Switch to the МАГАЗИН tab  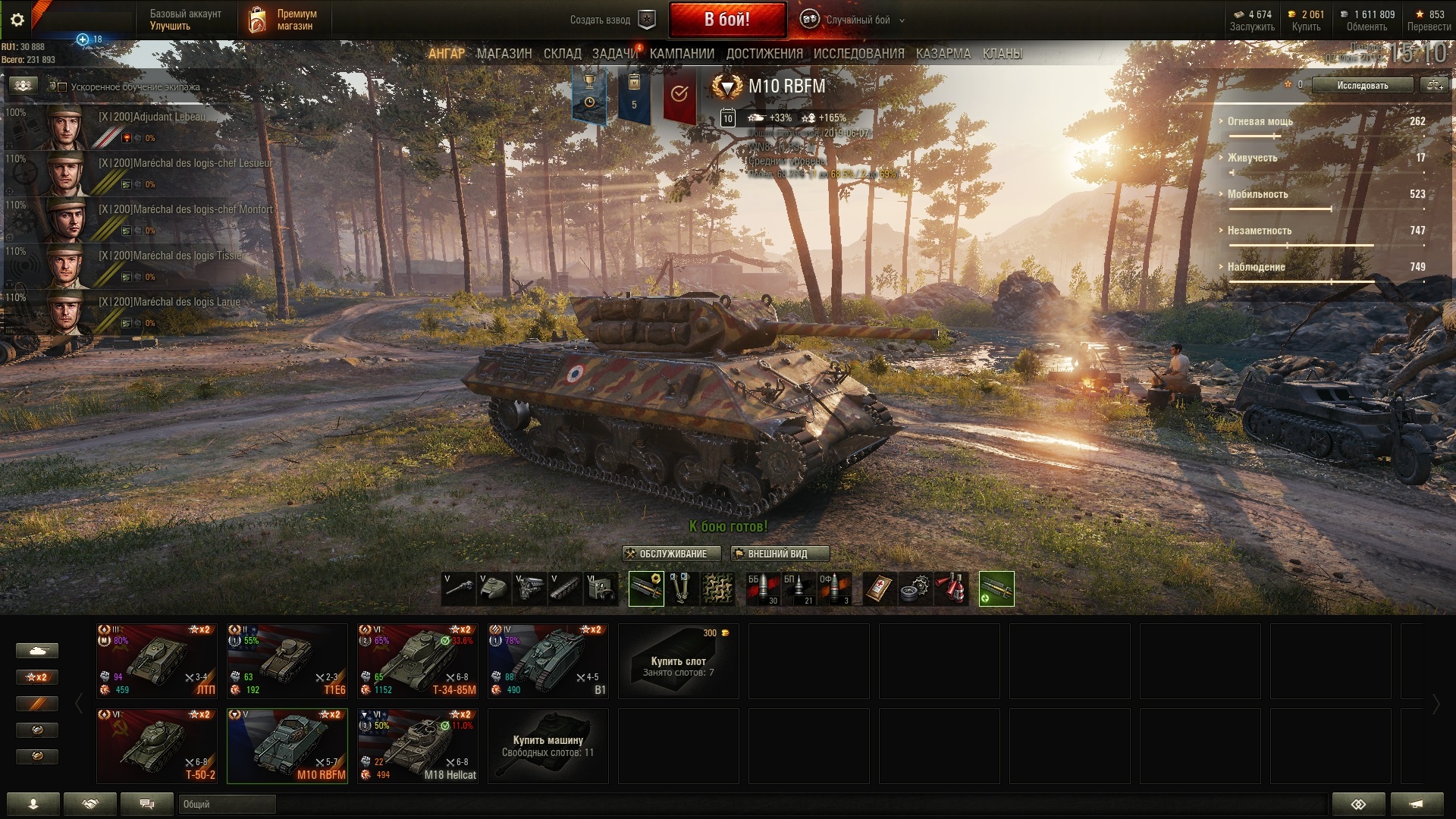tap(504, 54)
